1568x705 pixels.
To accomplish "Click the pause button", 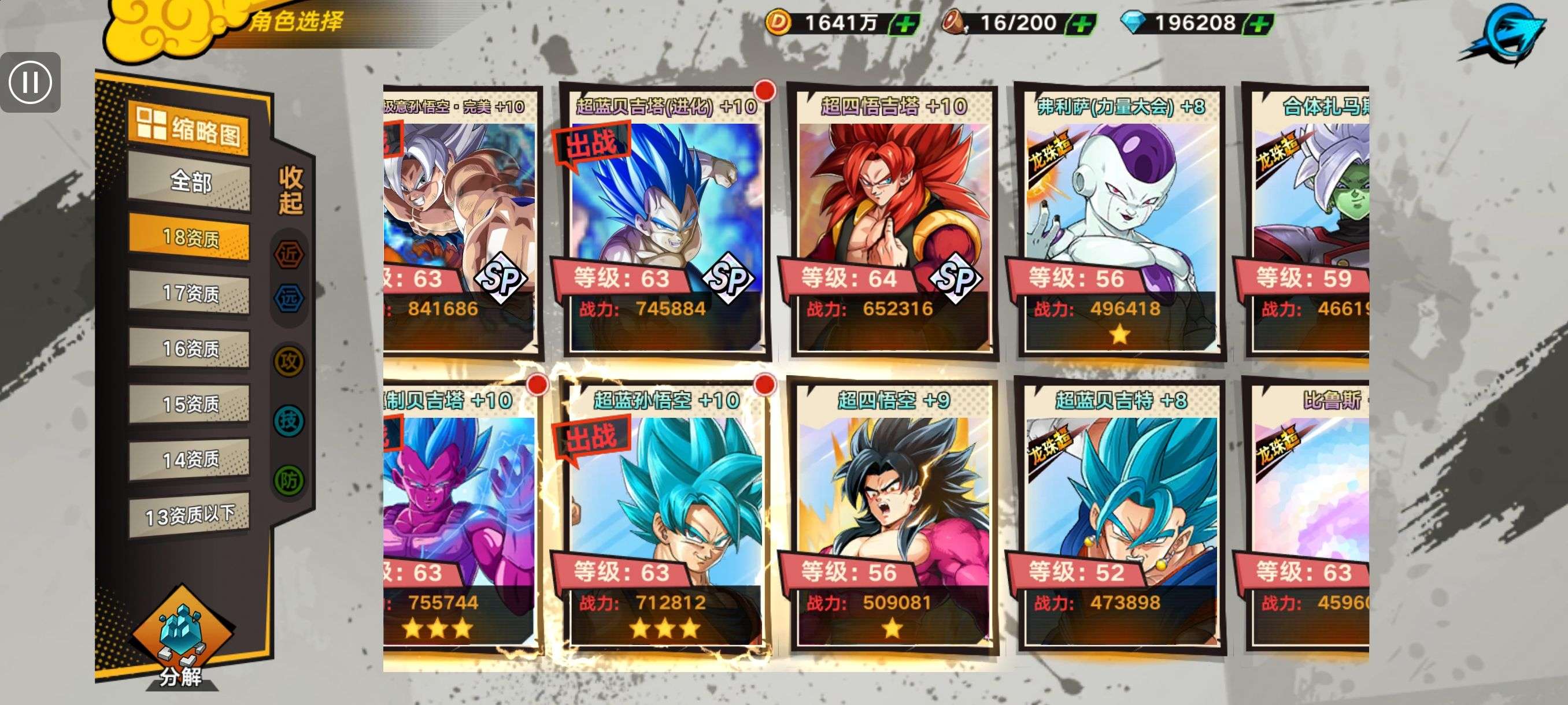I will click(31, 81).
